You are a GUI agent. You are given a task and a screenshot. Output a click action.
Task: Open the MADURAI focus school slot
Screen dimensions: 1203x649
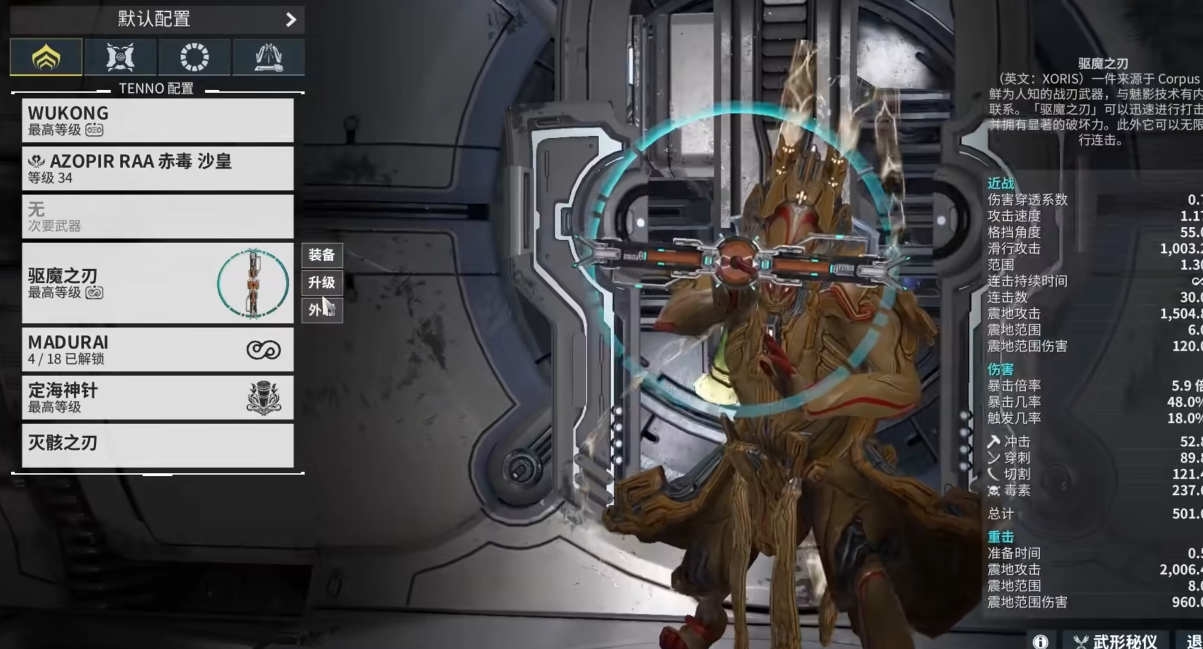click(157, 349)
